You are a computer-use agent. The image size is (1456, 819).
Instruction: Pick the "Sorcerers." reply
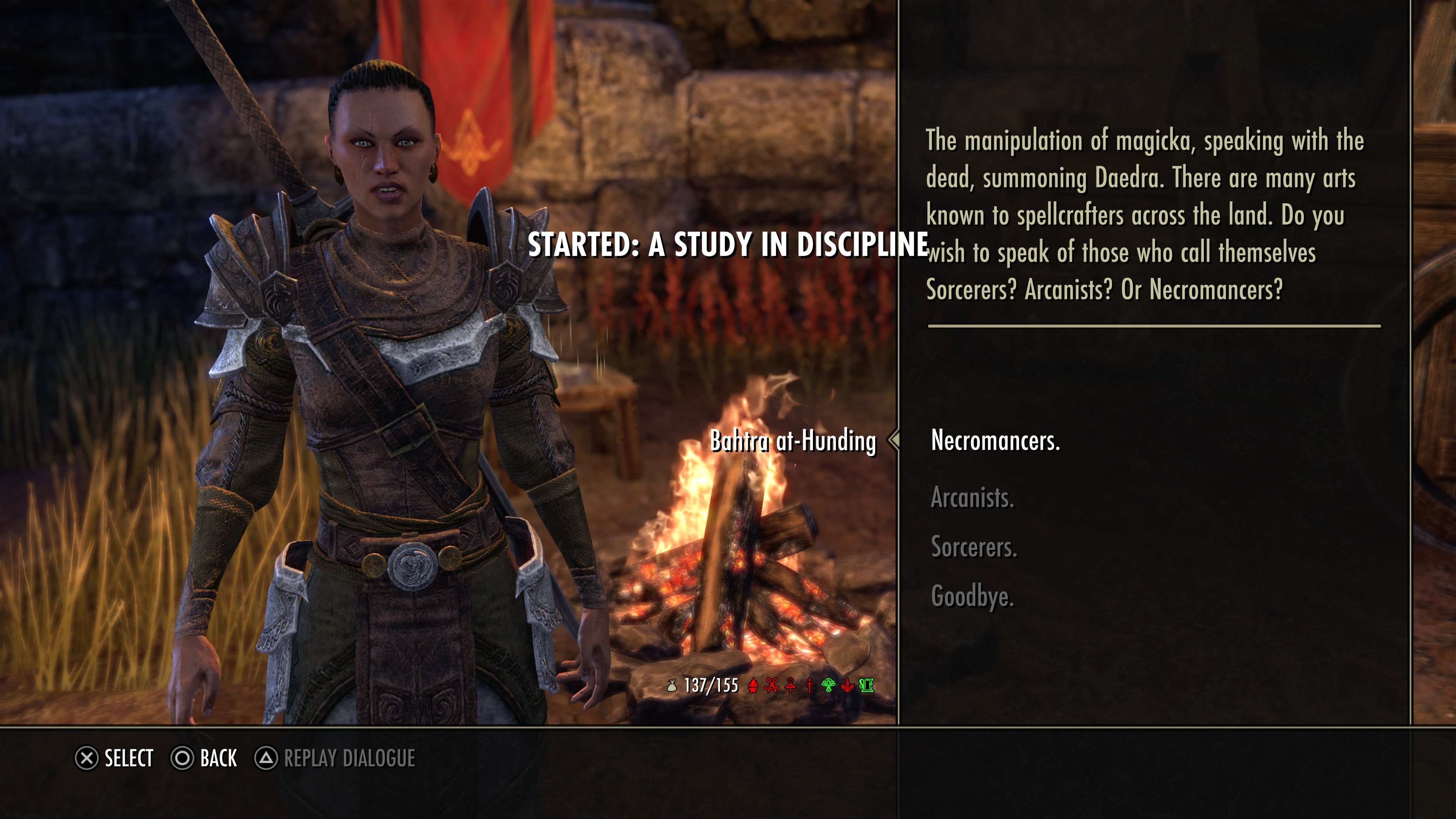click(x=974, y=547)
